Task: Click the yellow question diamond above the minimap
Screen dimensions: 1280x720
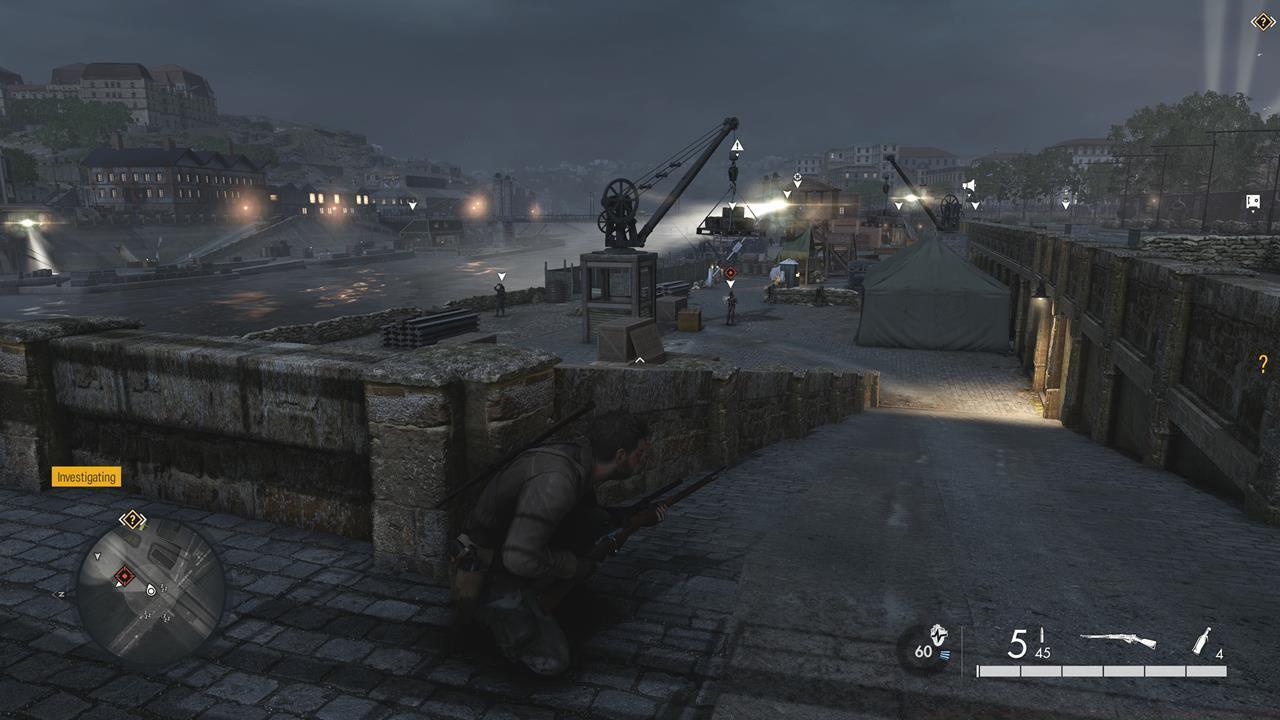Action: (x=132, y=519)
